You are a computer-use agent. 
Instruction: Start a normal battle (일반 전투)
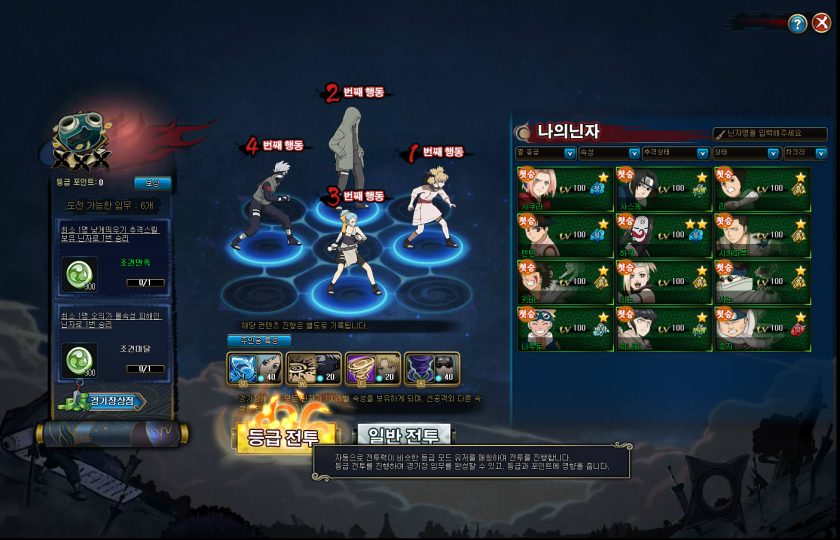[x=403, y=436]
